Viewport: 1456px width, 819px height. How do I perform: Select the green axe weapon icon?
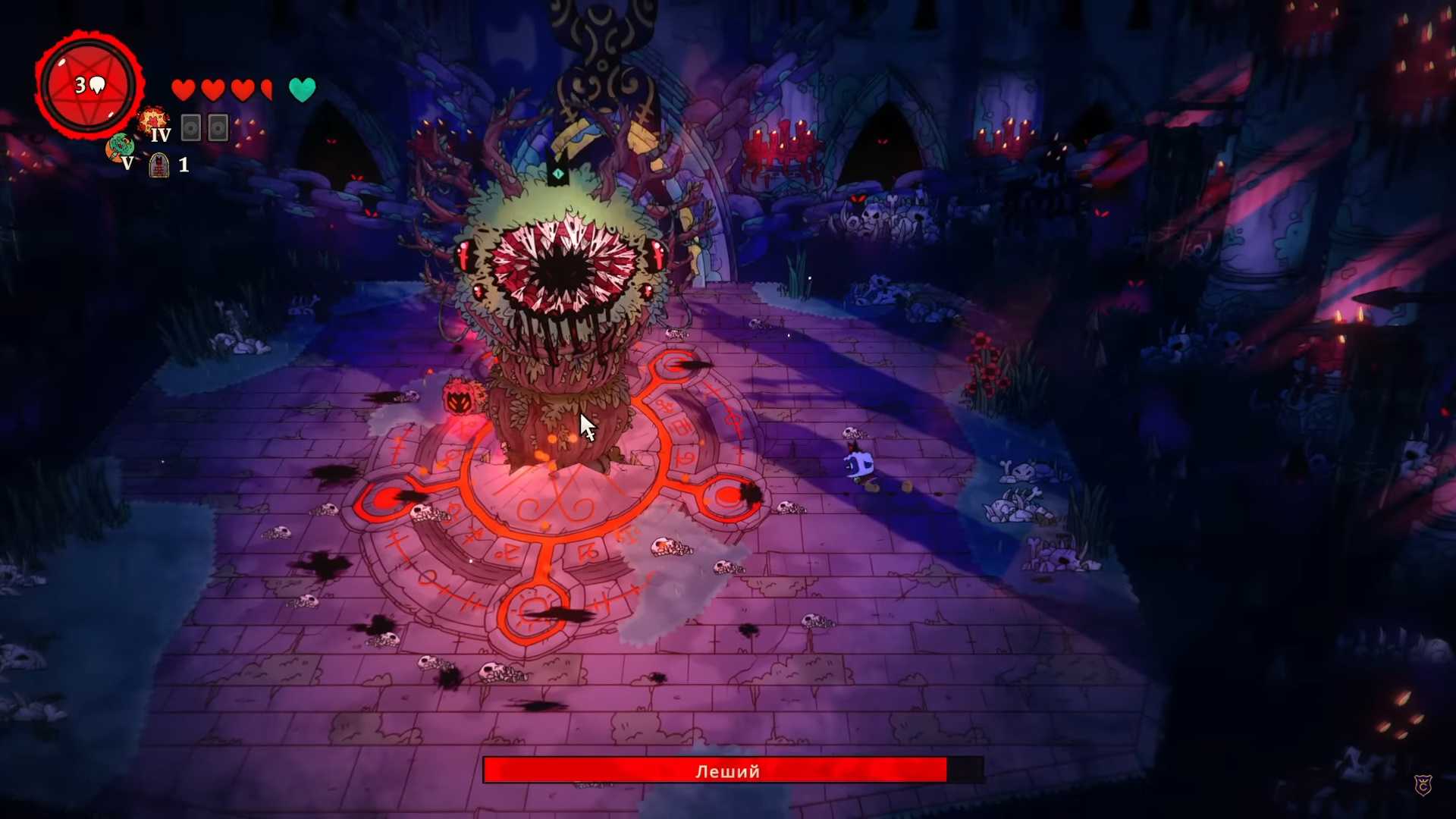(119, 146)
